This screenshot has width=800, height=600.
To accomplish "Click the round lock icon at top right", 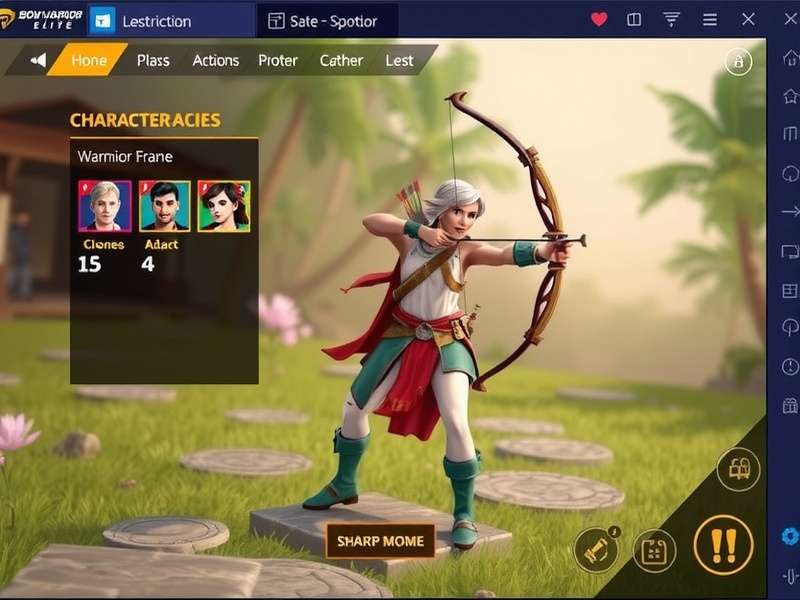I will point(738,62).
